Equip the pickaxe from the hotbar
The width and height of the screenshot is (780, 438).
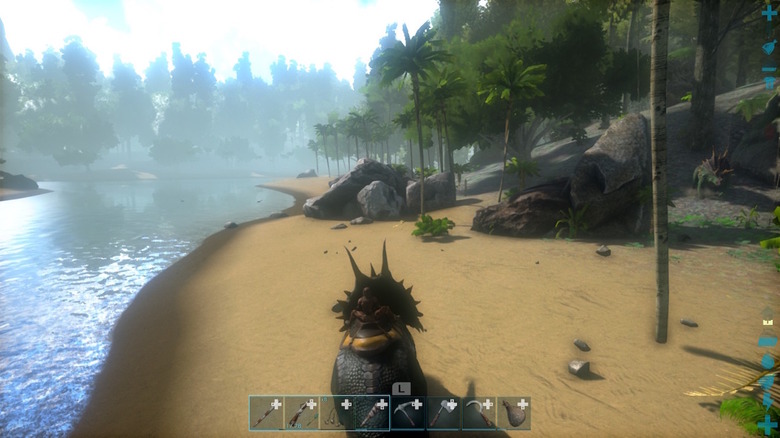[x=408, y=413]
